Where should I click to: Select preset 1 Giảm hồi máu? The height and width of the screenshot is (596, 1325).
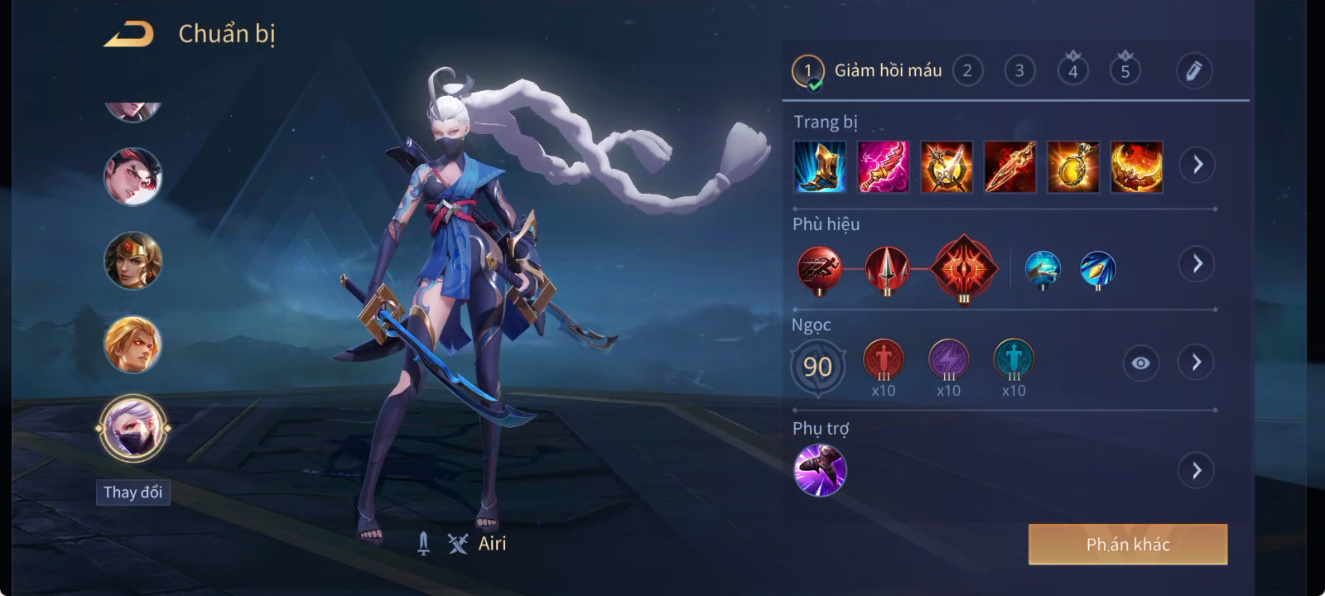pyautogui.click(x=867, y=71)
